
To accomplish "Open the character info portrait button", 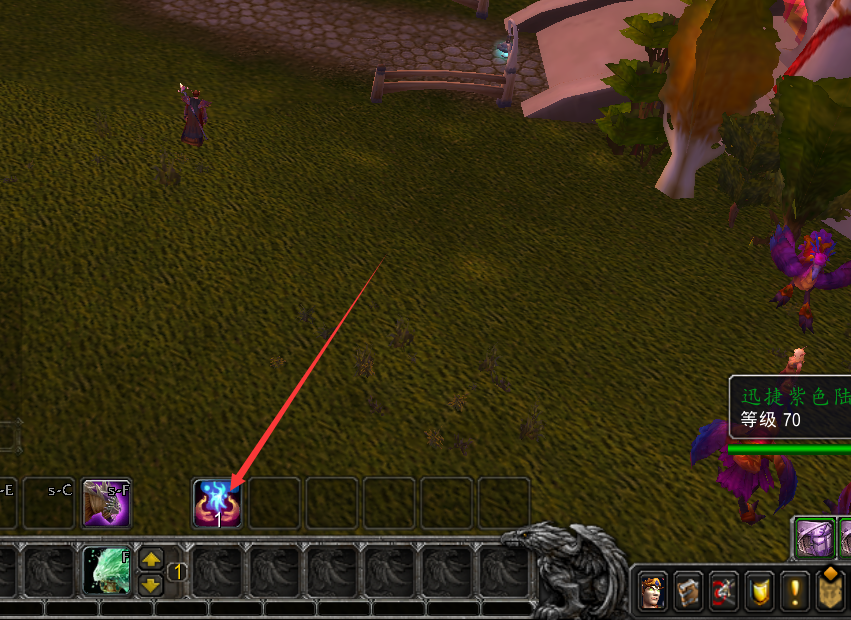I will 652,593.
